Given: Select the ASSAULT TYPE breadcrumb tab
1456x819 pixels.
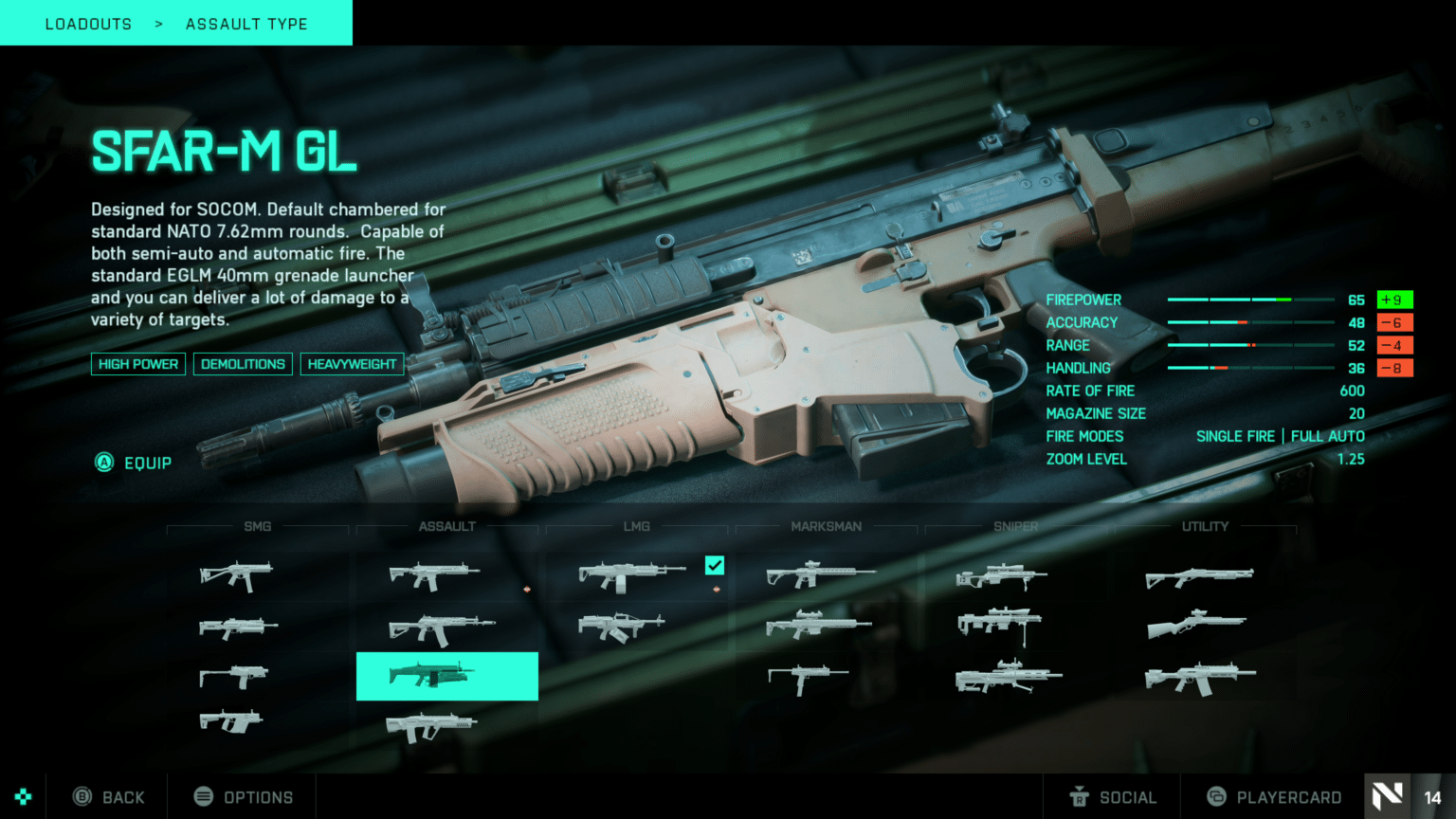Looking at the screenshot, I should coord(246,23).
